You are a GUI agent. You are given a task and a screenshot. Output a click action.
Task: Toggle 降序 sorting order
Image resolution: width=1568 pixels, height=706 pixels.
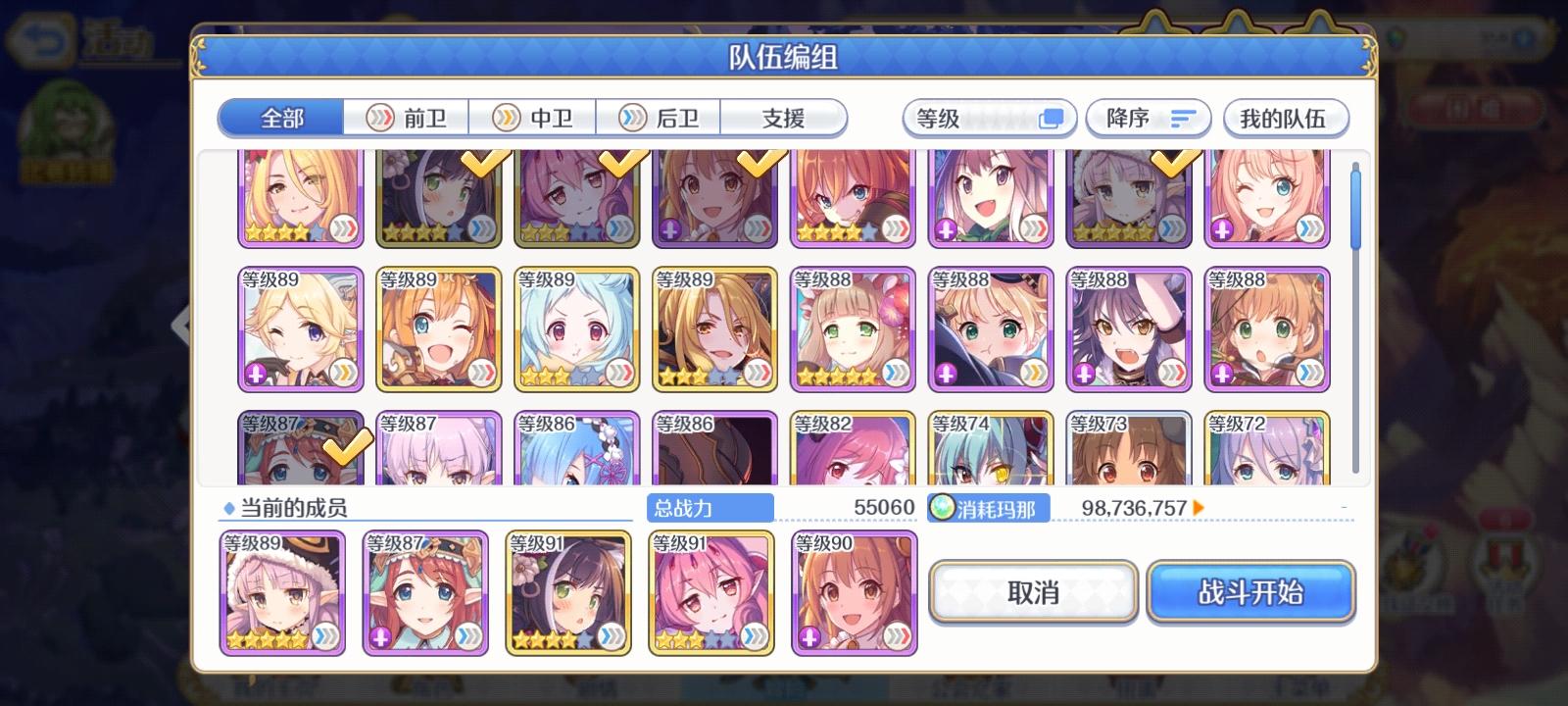coord(1148,118)
